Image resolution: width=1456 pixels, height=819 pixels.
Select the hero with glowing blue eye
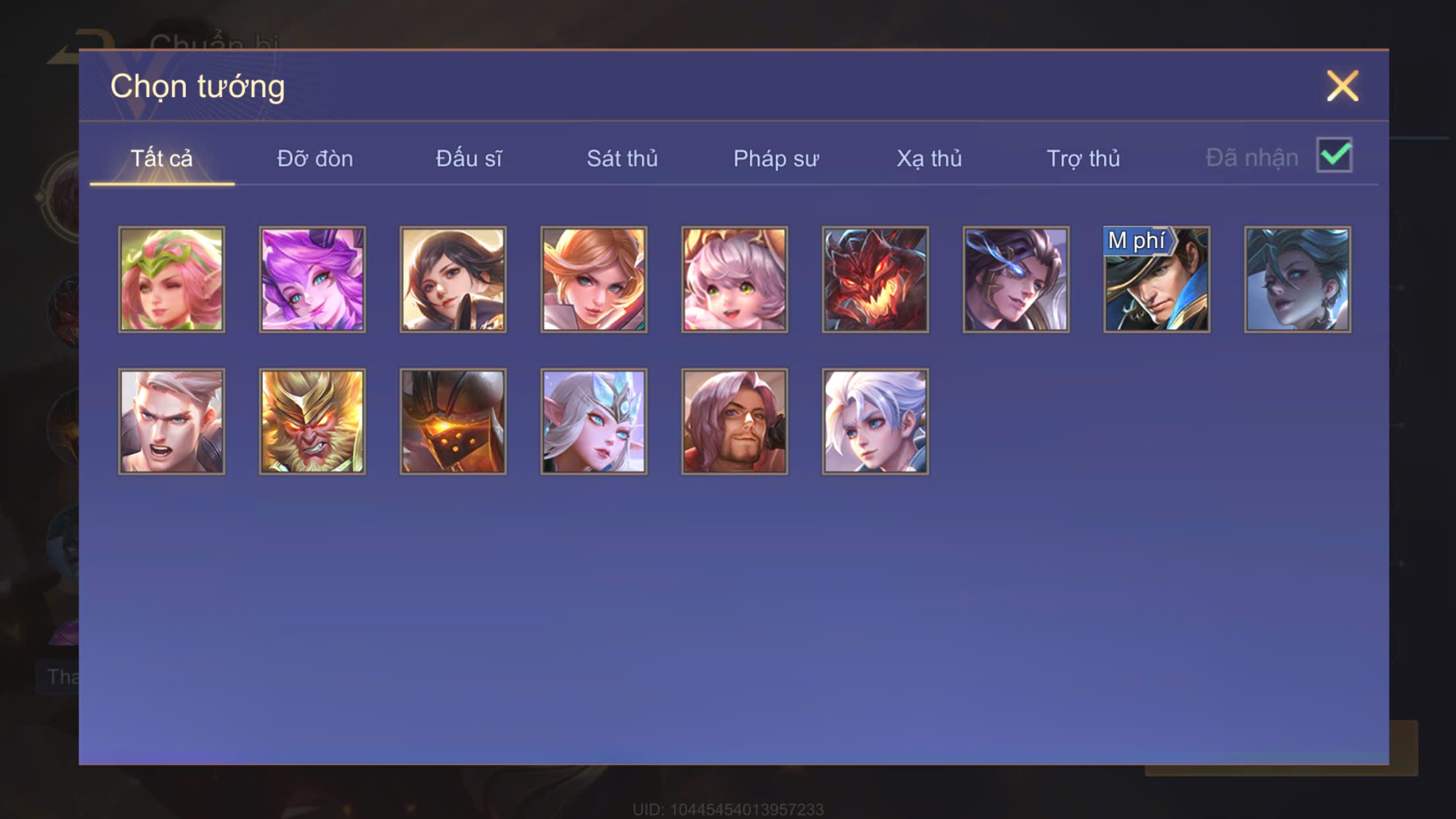tap(1016, 280)
